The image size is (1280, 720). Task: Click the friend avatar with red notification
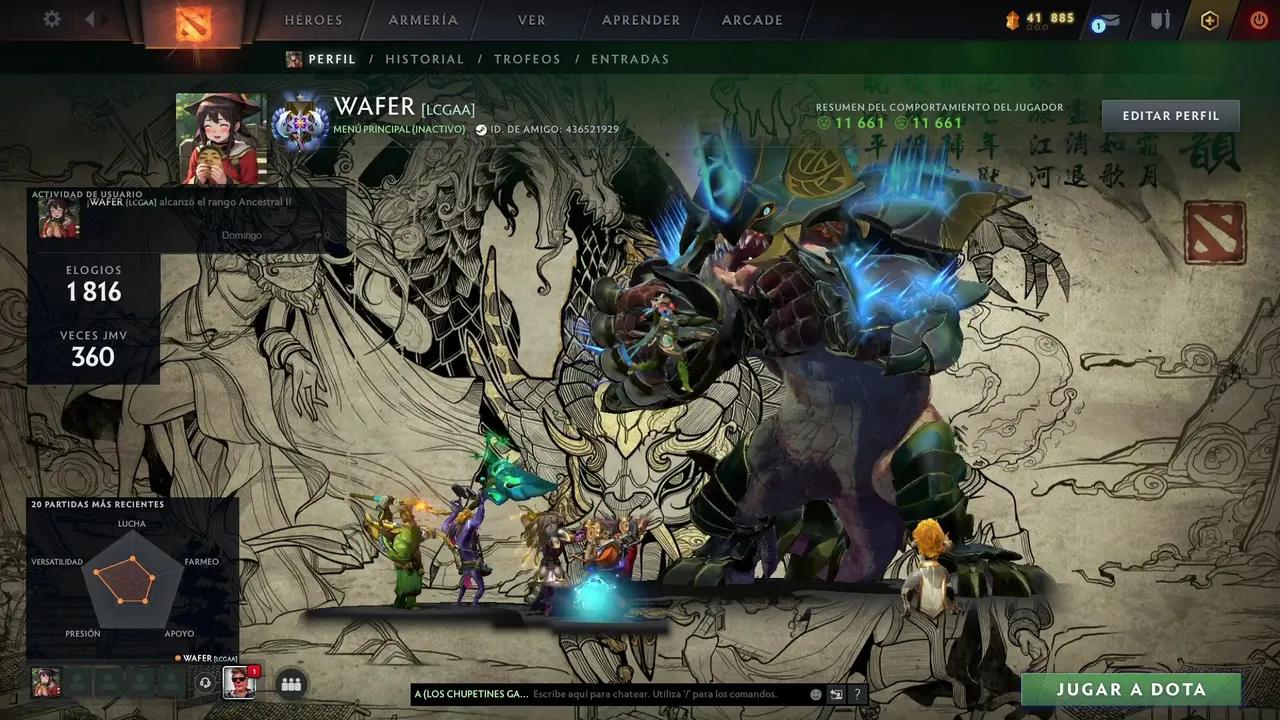click(239, 682)
